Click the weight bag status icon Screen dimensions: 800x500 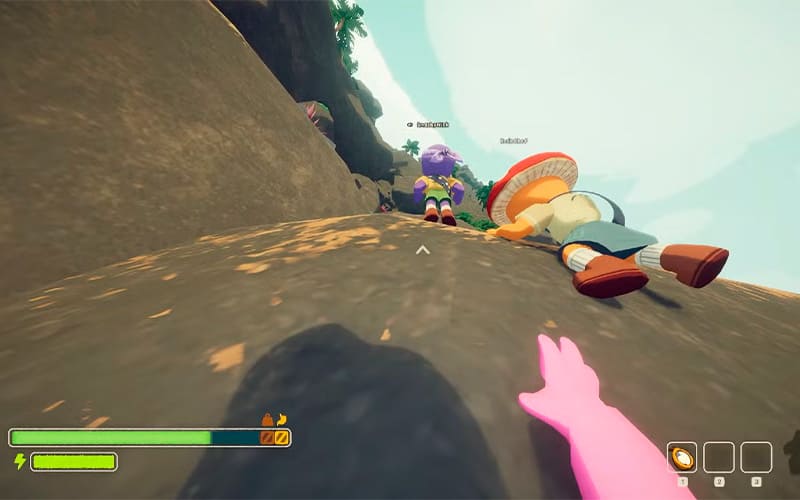click(267, 420)
